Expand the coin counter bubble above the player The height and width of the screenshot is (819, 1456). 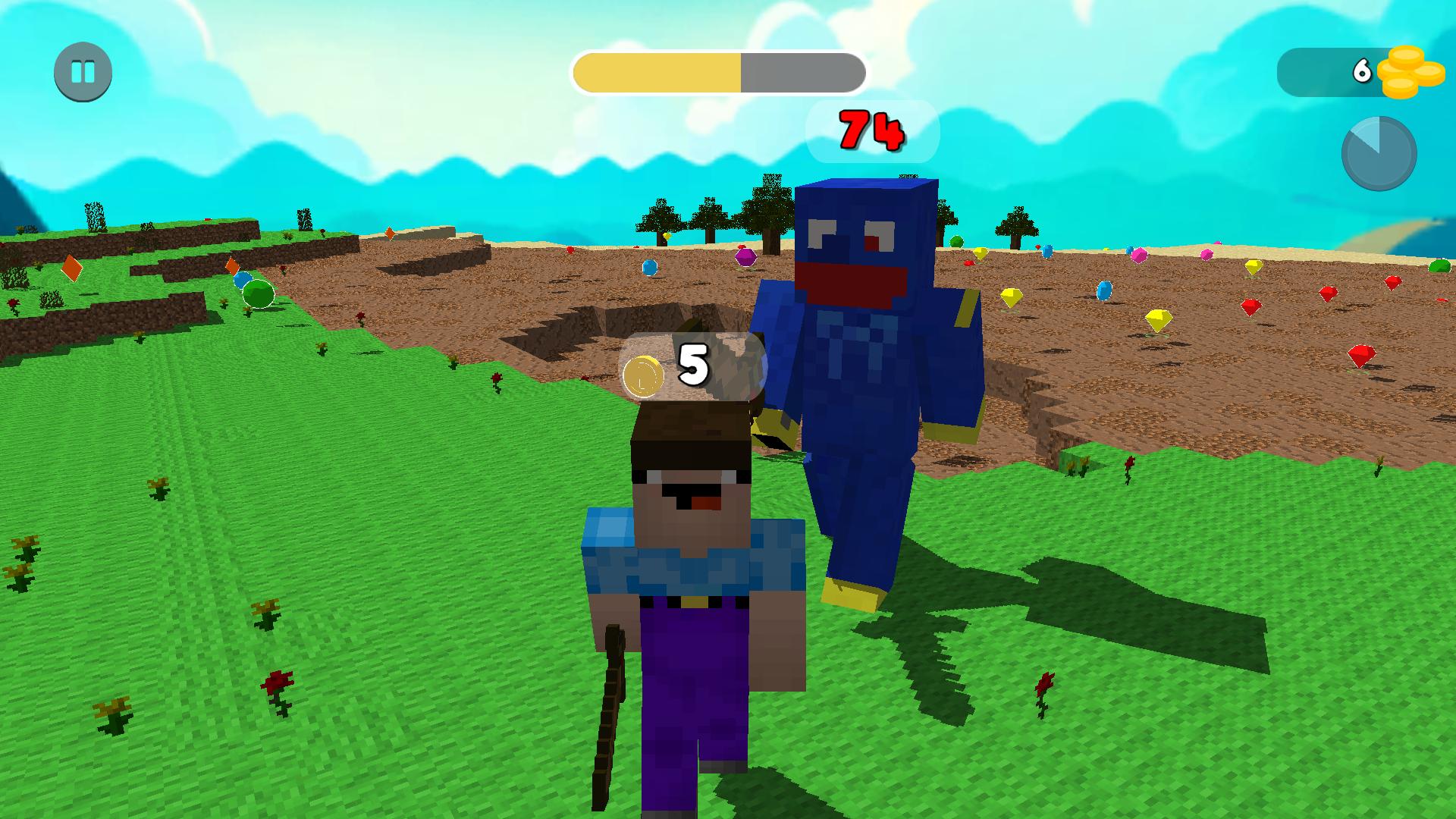[693, 369]
